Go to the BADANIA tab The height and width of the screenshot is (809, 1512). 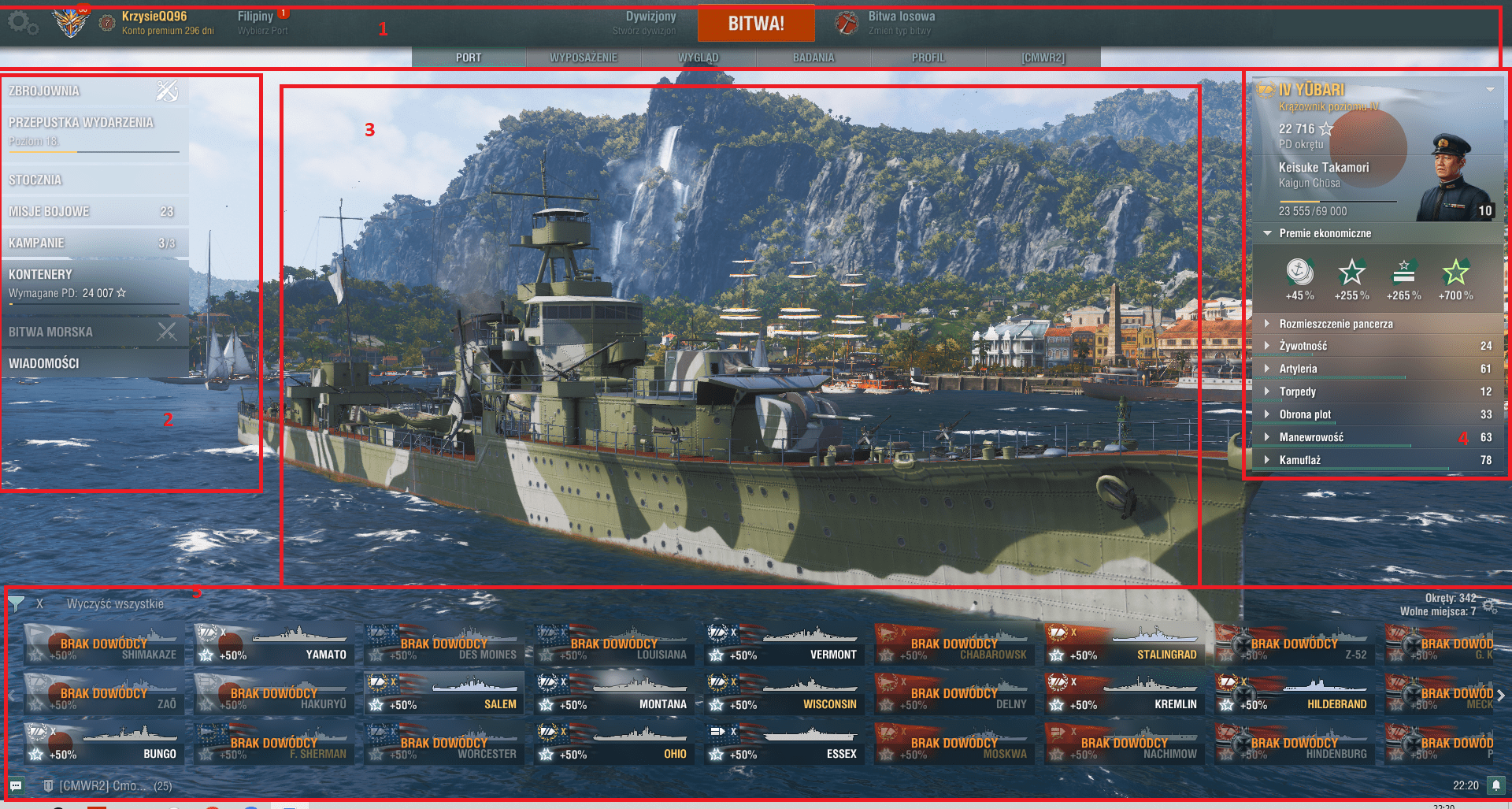coord(813,58)
